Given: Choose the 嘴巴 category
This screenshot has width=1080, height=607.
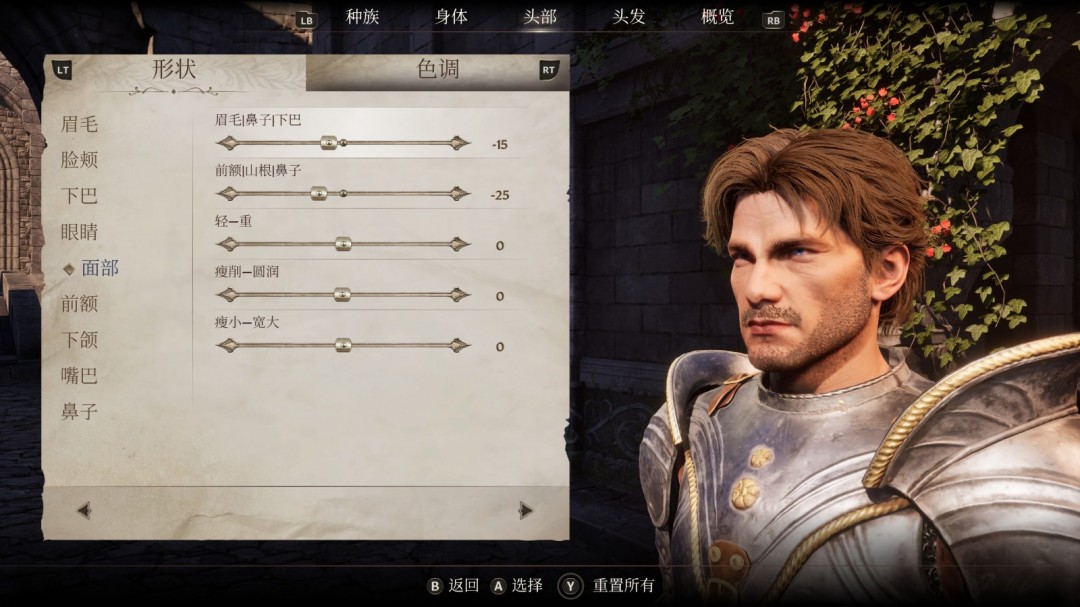Looking at the screenshot, I should tap(79, 376).
